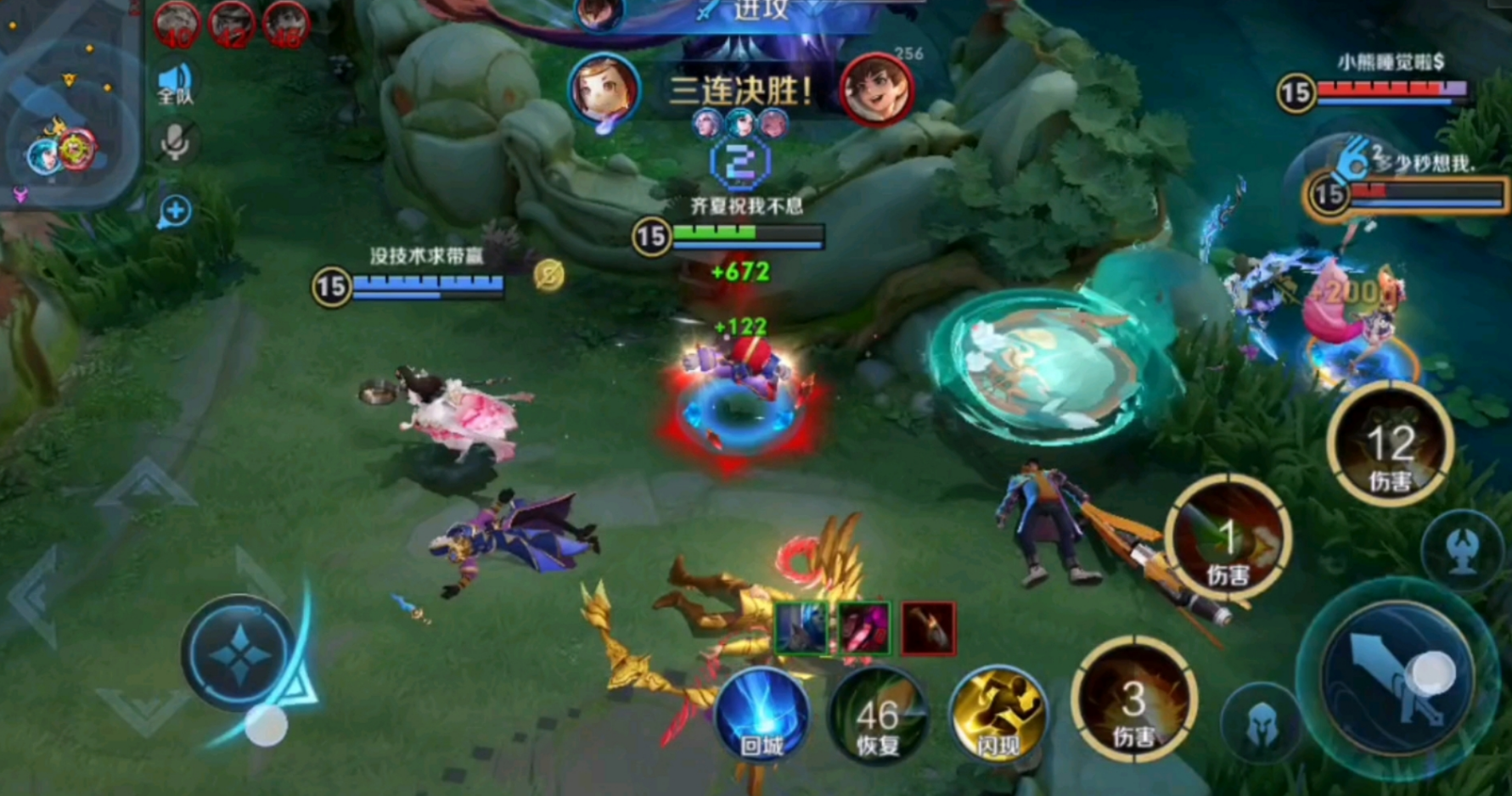Image resolution: width=1512 pixels, height=796 pixels.
Task: Hit the sword basic attack button
Action: (x=1397, y=673)
